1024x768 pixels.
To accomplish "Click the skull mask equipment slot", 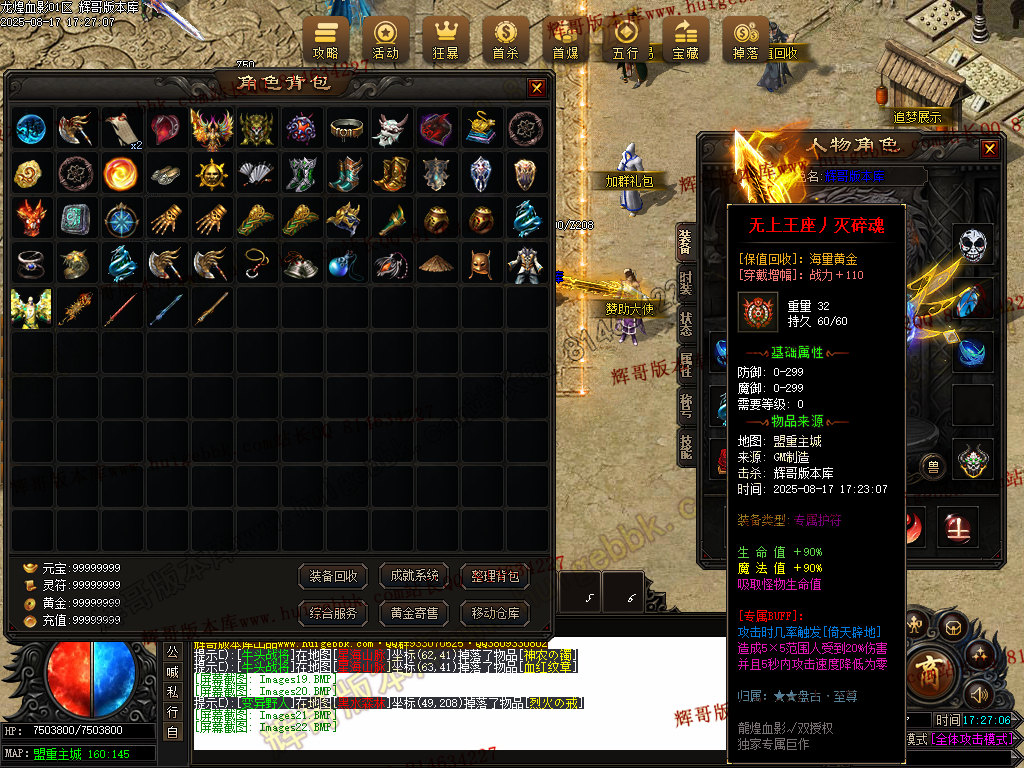I will point(973,244).
